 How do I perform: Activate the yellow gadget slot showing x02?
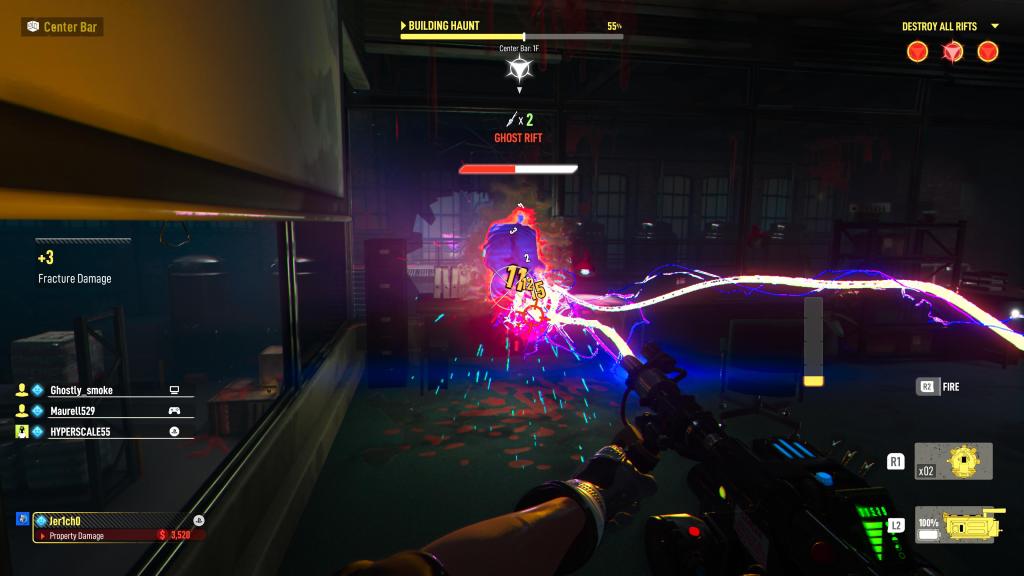(953, 461)
